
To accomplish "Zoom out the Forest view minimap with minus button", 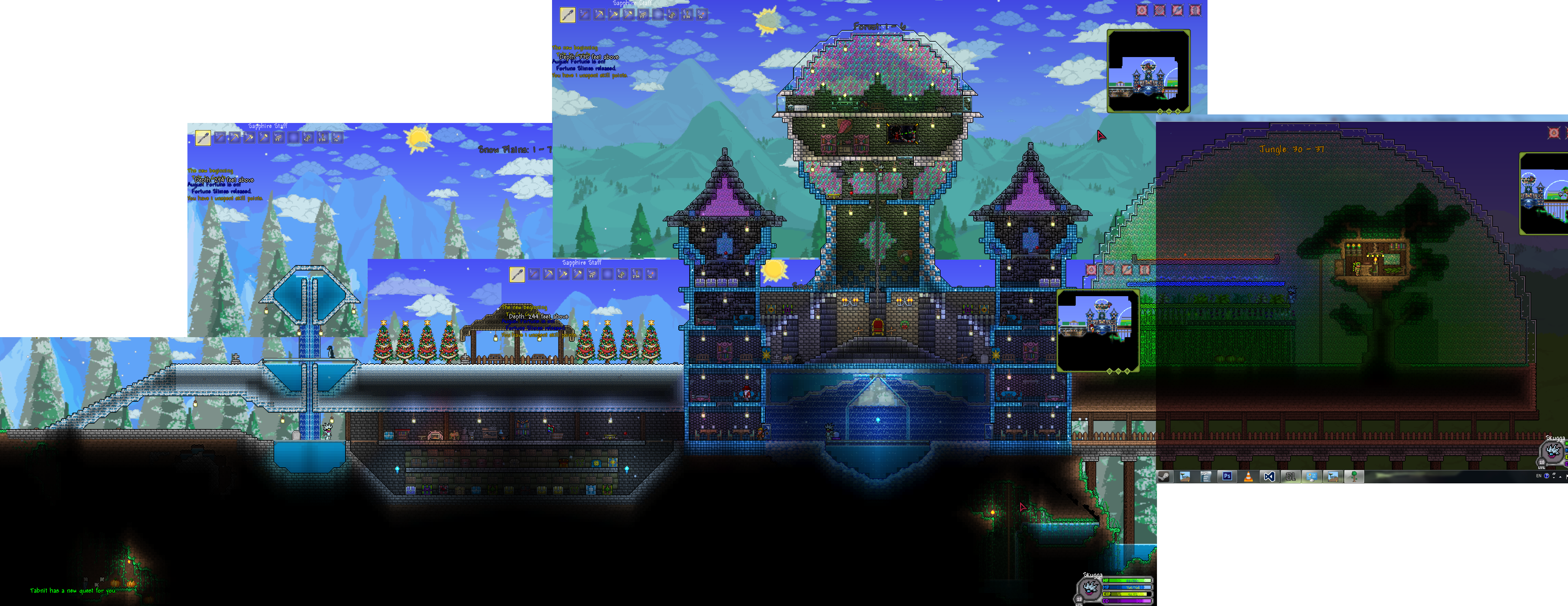I will pyautogui.click(x=1169, y=111).
